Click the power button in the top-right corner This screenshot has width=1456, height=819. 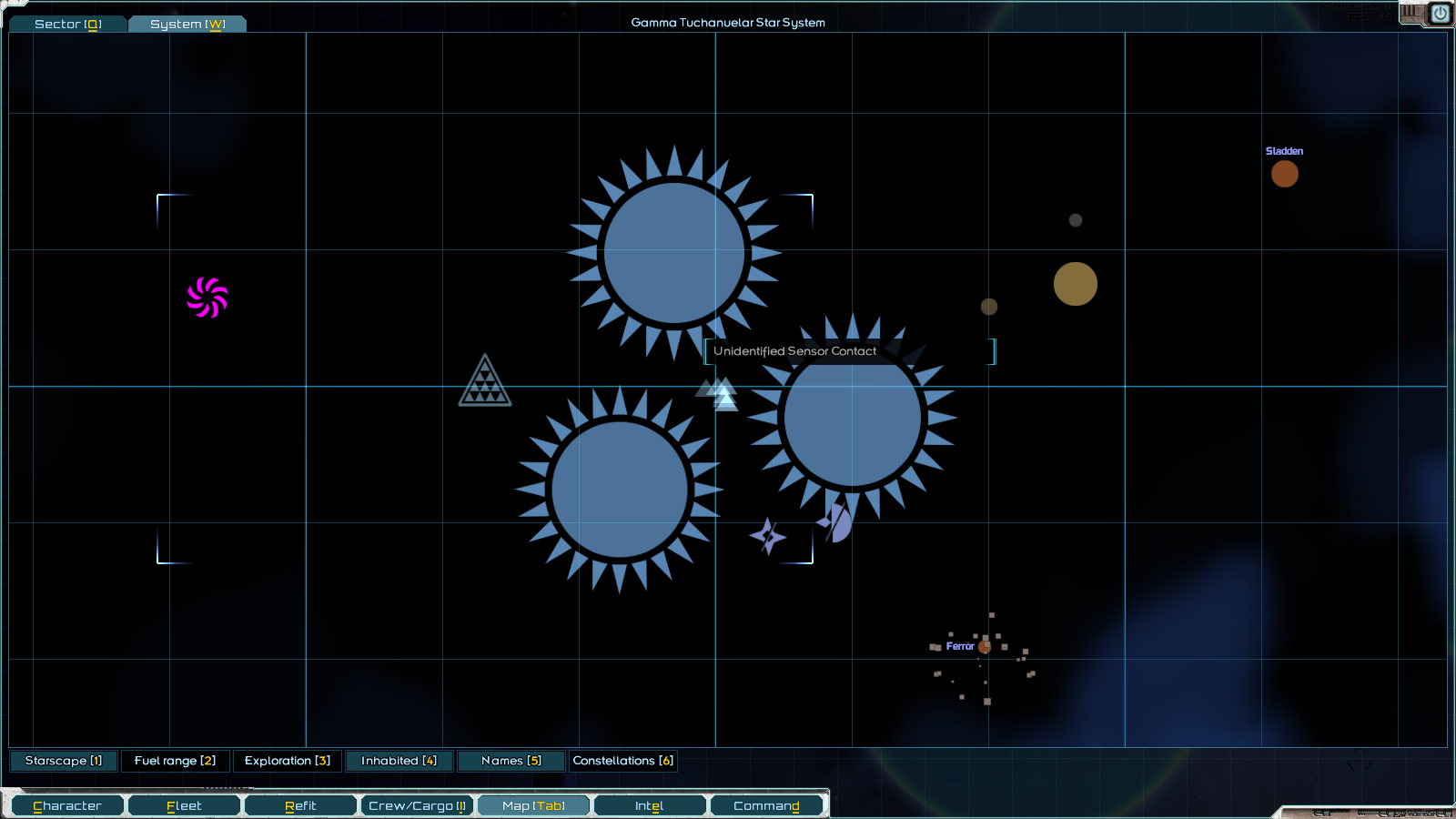(x=1441, y=12)
